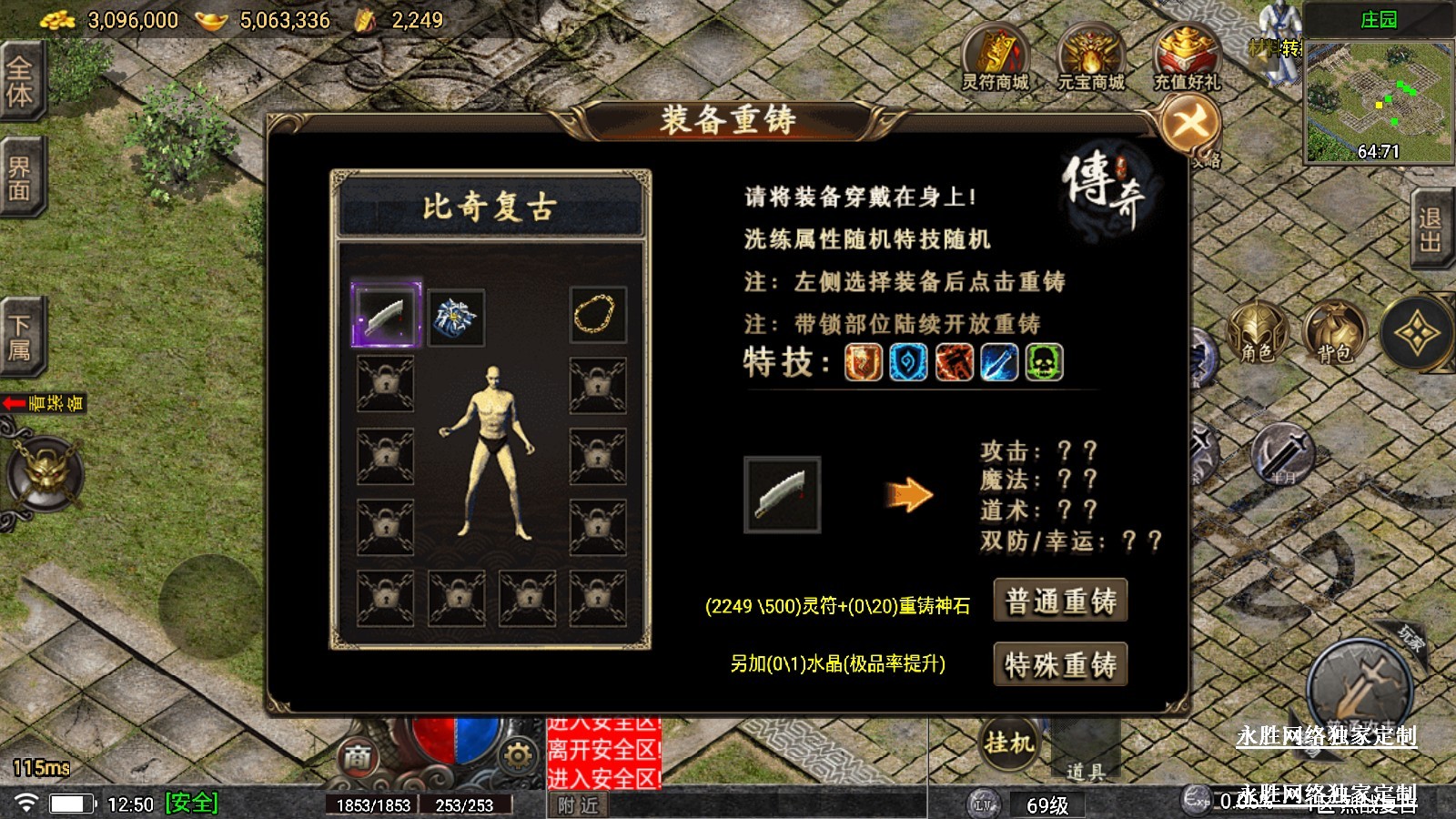Open the 商 merchant button

(358, 757)
